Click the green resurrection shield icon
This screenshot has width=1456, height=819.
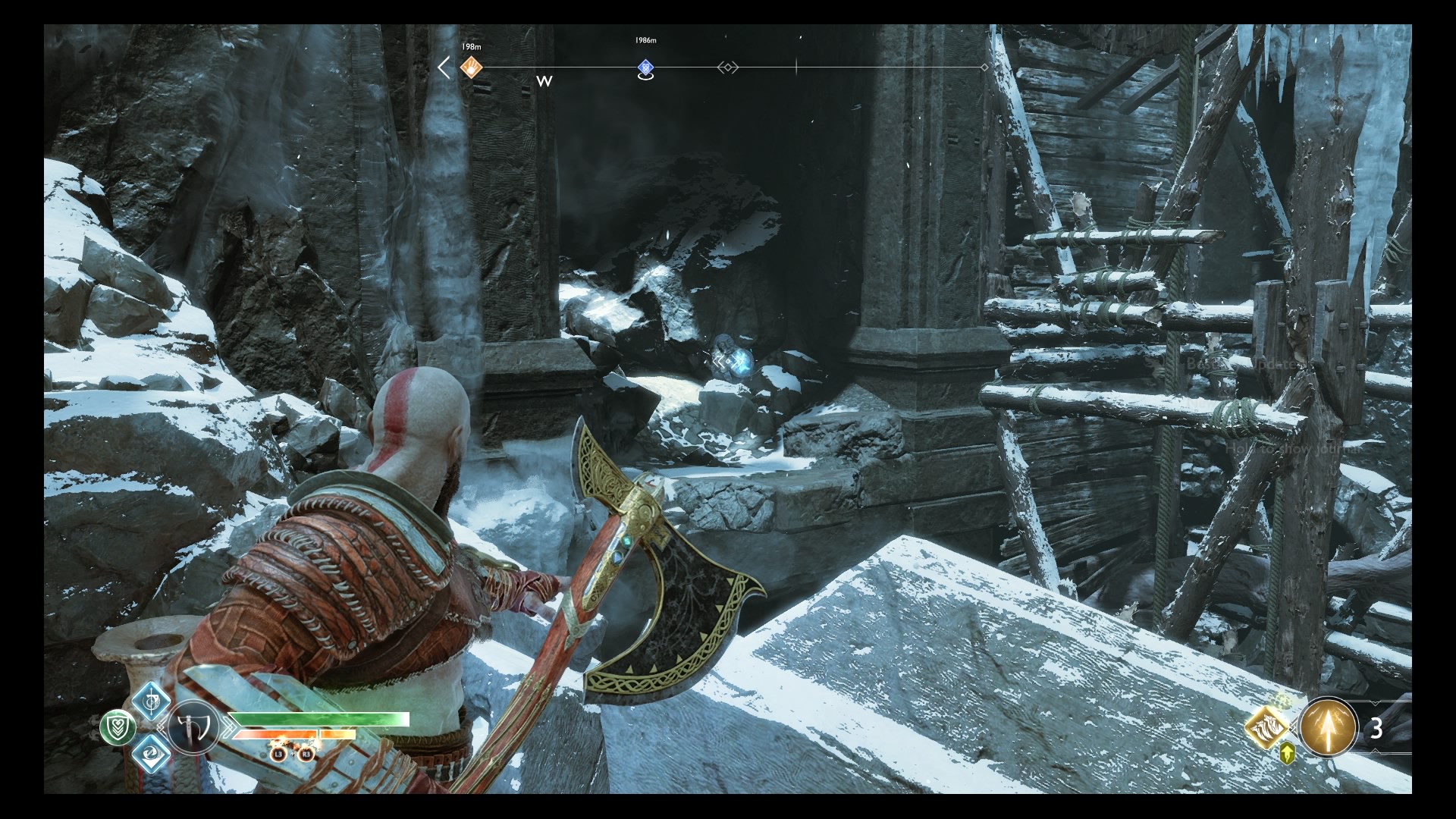119,728
